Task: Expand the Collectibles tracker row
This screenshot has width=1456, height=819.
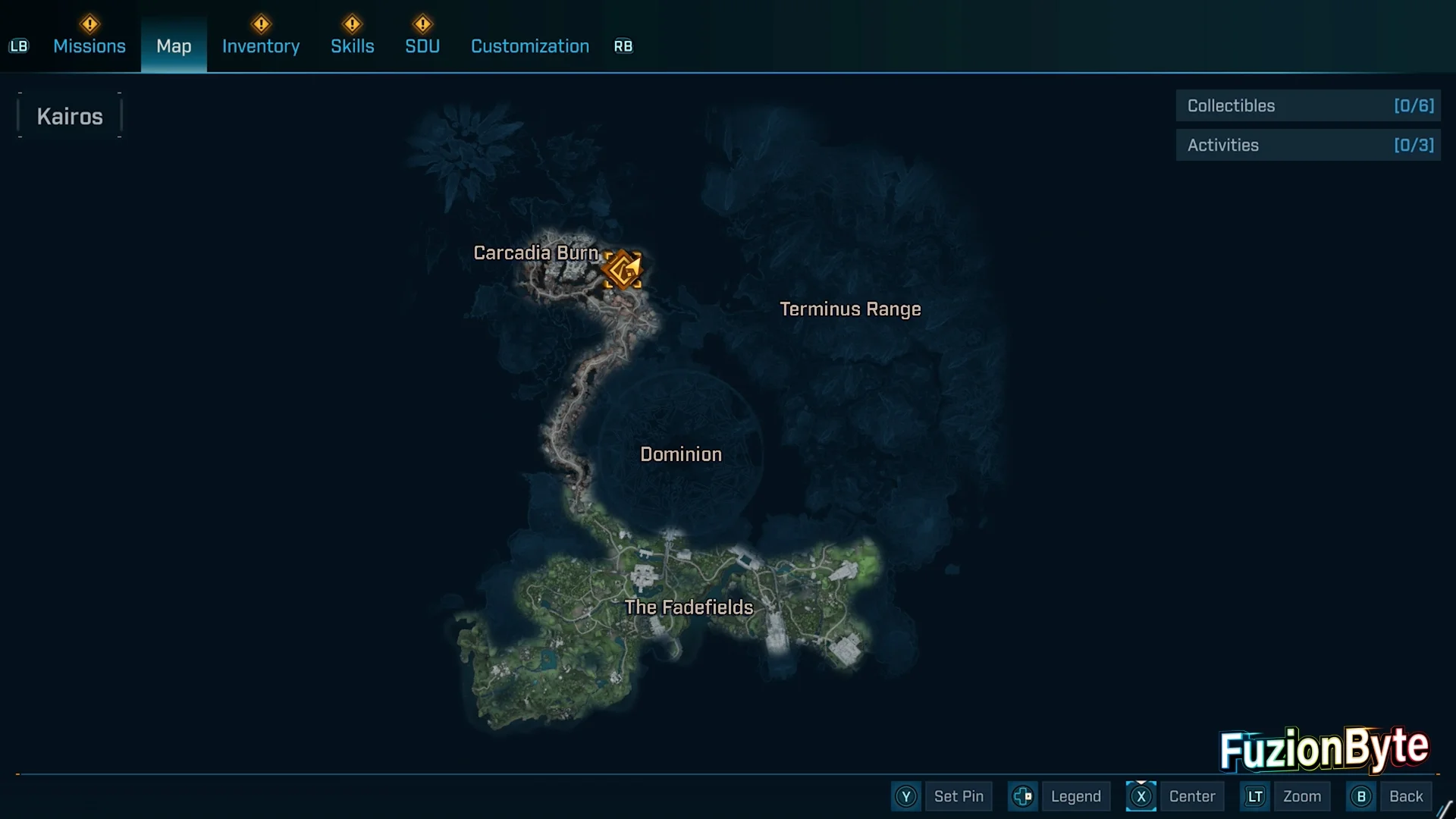Action: pos(1308,106)
